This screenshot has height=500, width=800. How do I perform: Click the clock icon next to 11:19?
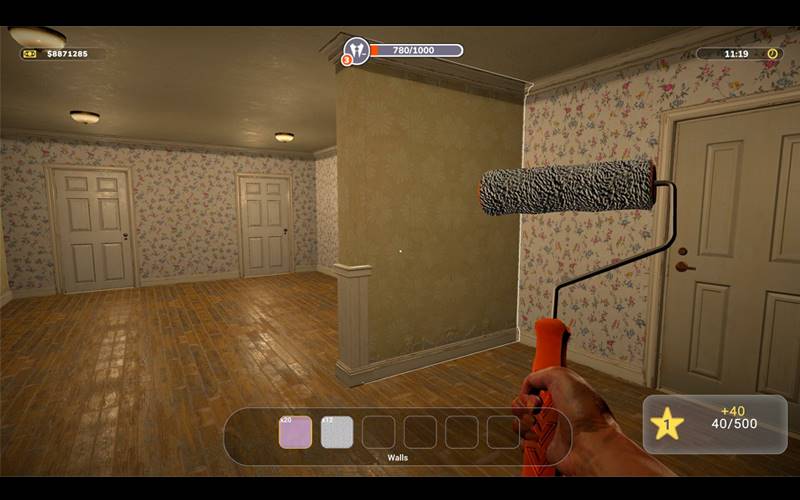[x=772, y=53]
